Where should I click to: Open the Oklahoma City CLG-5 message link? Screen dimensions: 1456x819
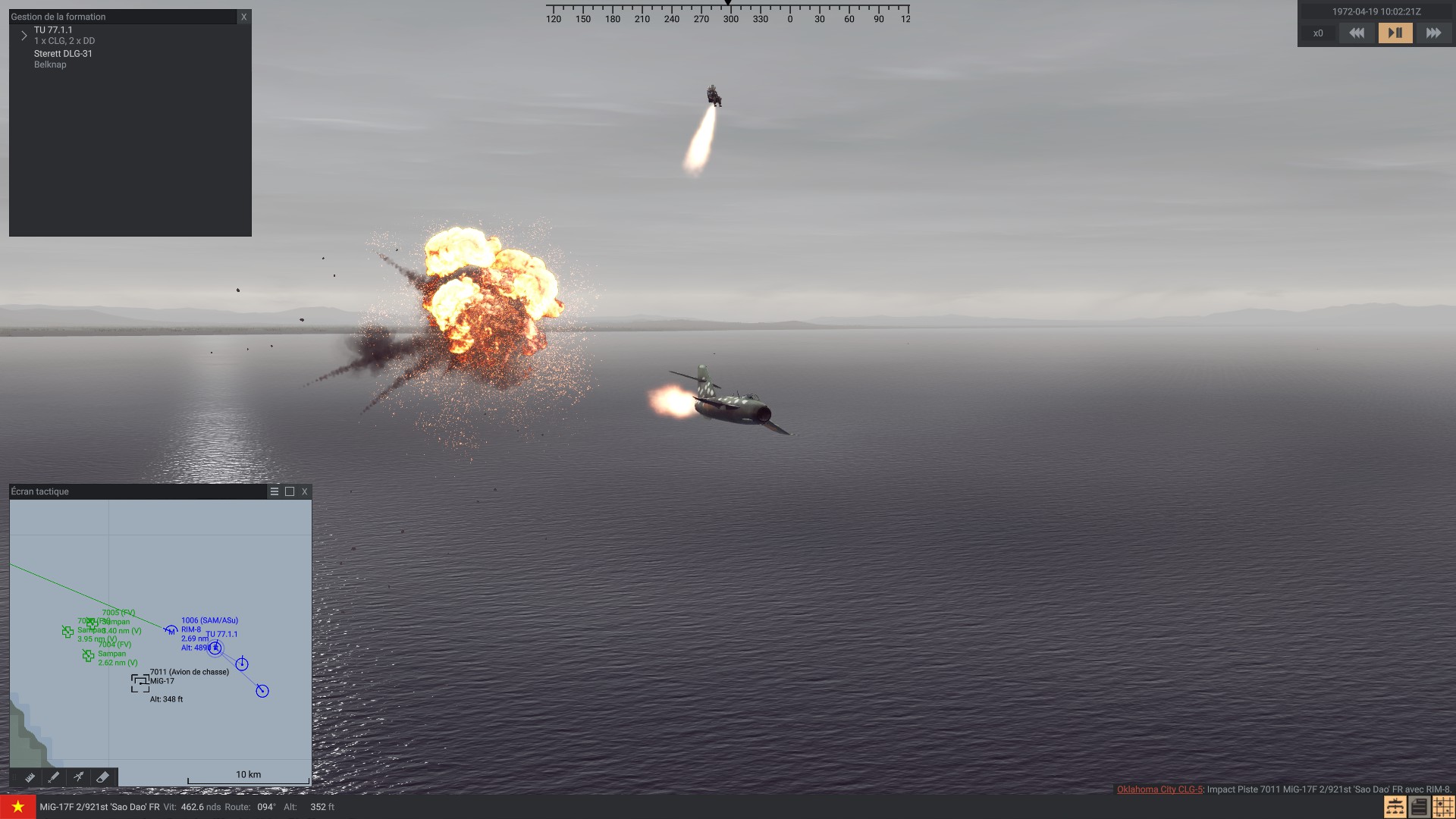(1159, 789)
